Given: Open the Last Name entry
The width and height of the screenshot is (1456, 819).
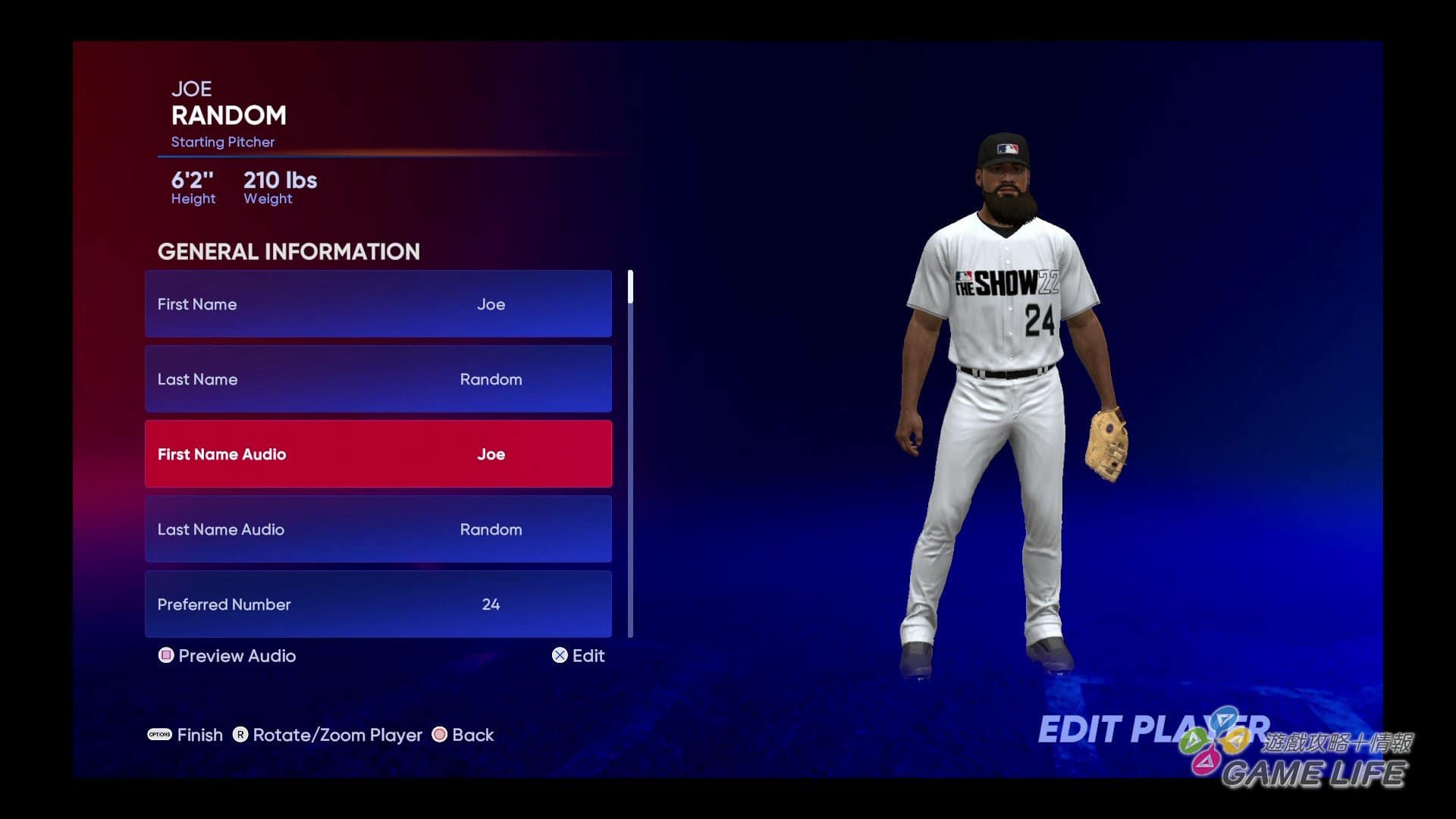Looking at the screenshot, I should click(x=378, y=379).
